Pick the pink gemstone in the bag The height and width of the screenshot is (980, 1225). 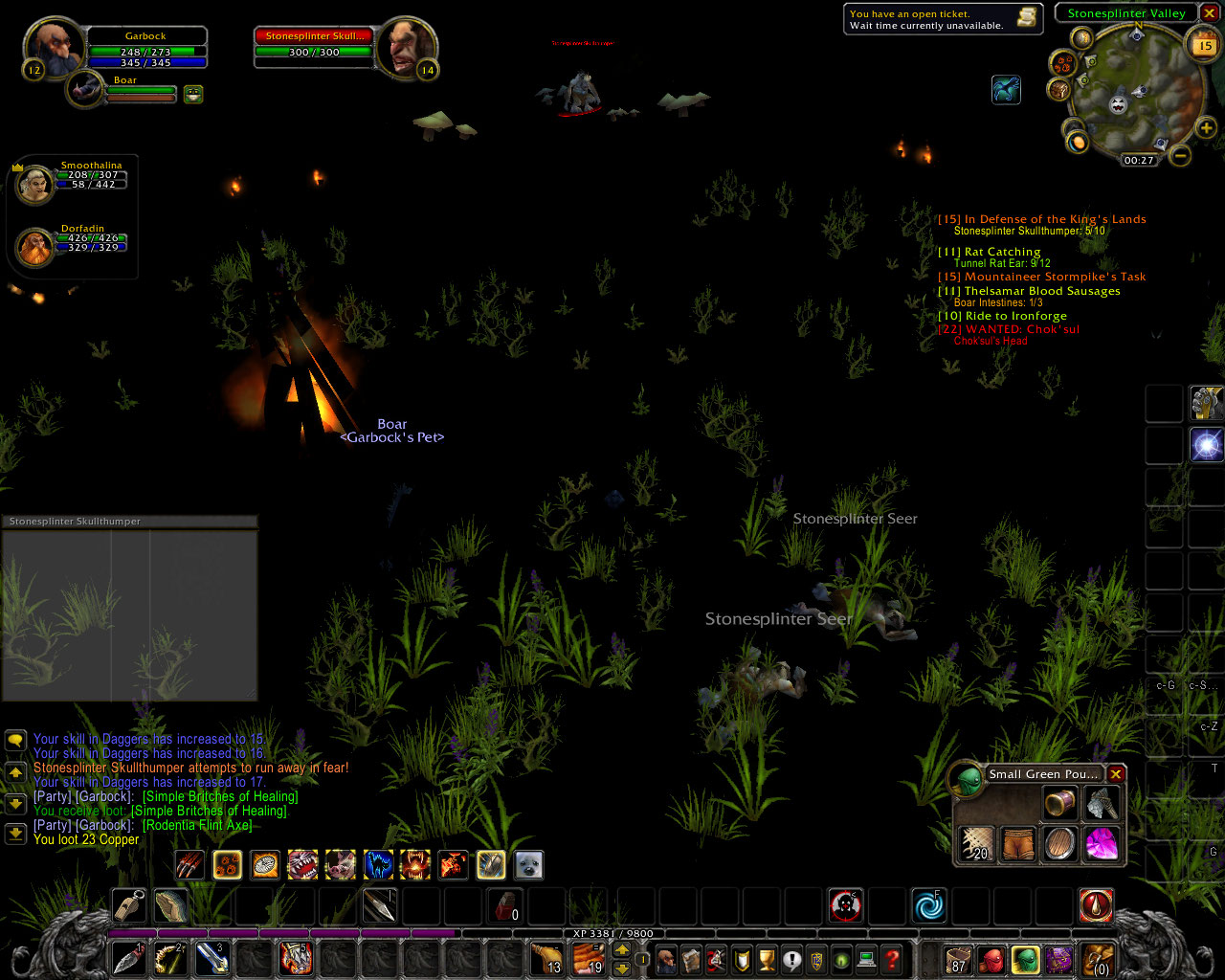click(1101, 844)
